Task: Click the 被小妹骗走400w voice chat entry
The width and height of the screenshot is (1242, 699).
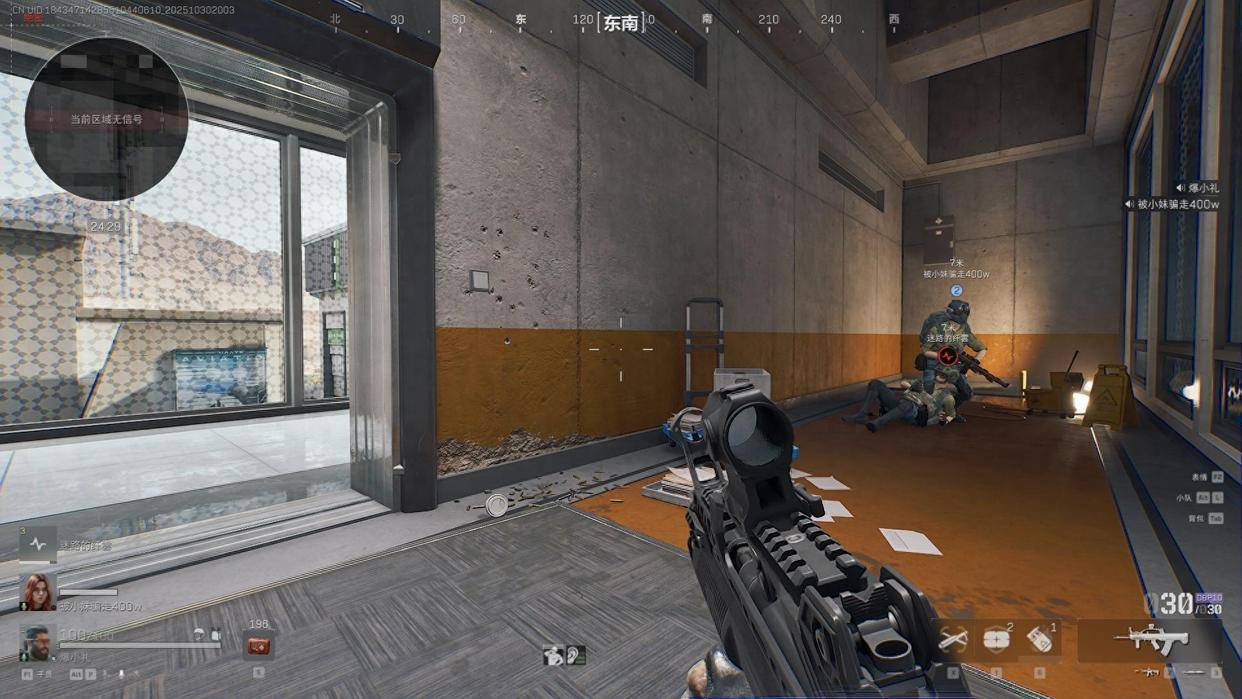Action: pos(1173,204)
